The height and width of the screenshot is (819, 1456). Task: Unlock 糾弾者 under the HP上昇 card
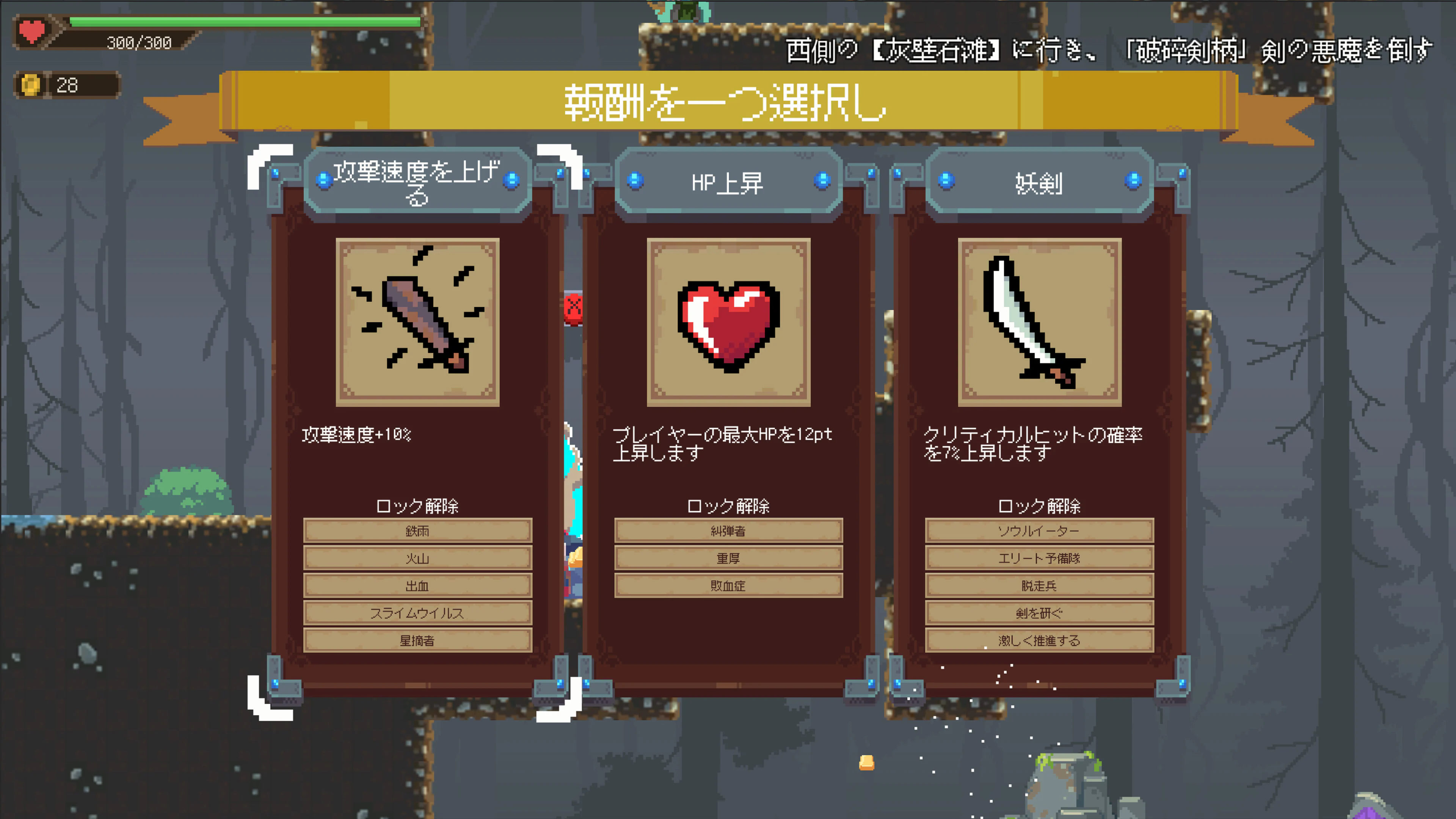pos(729,530)
